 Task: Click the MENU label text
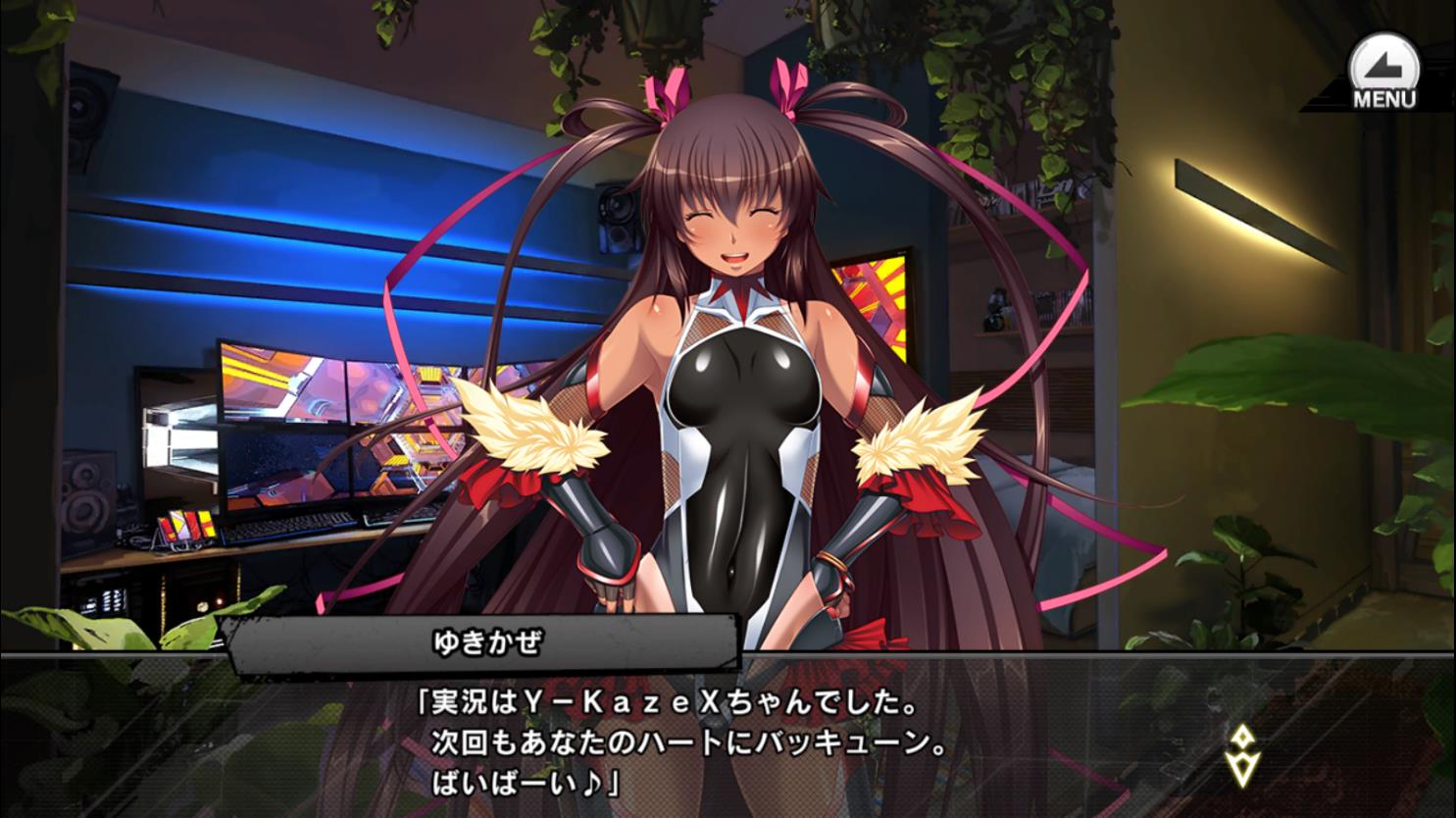pyautogui.click(x=1383, y=94)
